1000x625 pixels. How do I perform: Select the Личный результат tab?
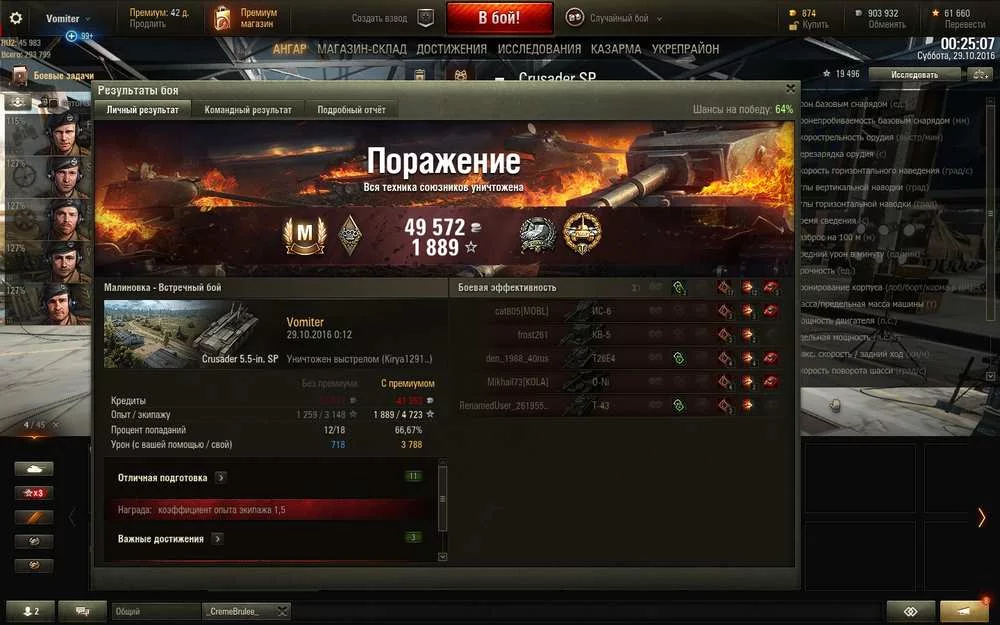point(143,110)
